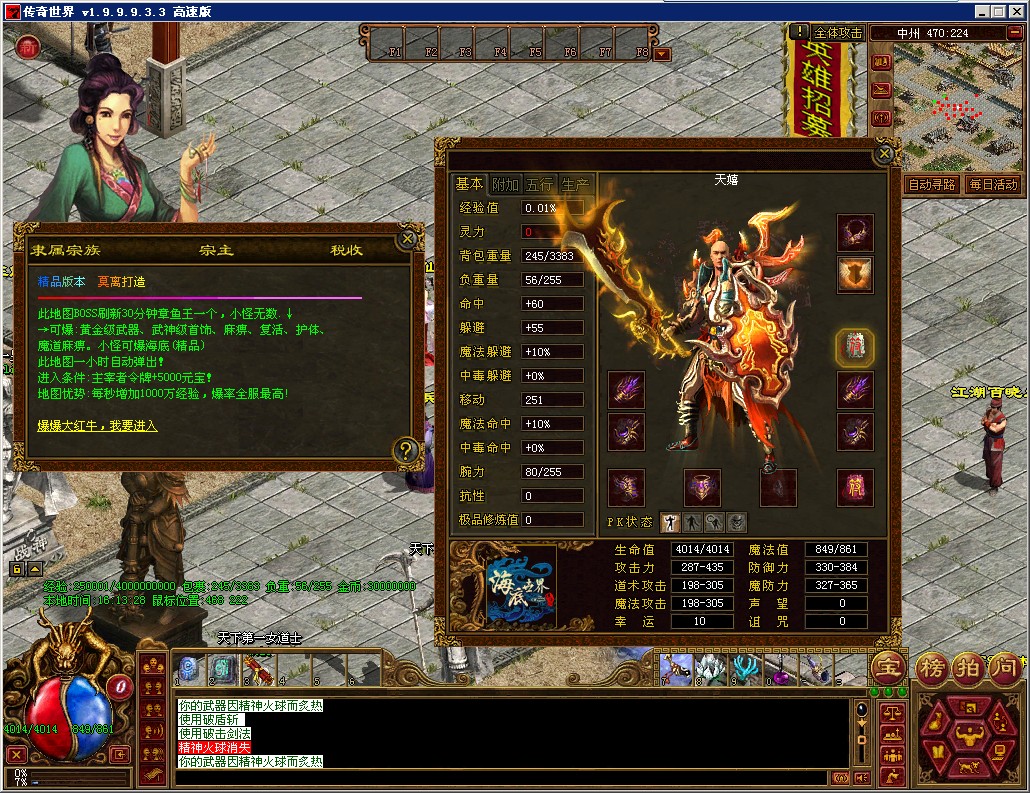Image resolution: width=1030 pixels, height=793 pixels.
Task: Open the 每日活动 daily events
Action: (992, 185)
